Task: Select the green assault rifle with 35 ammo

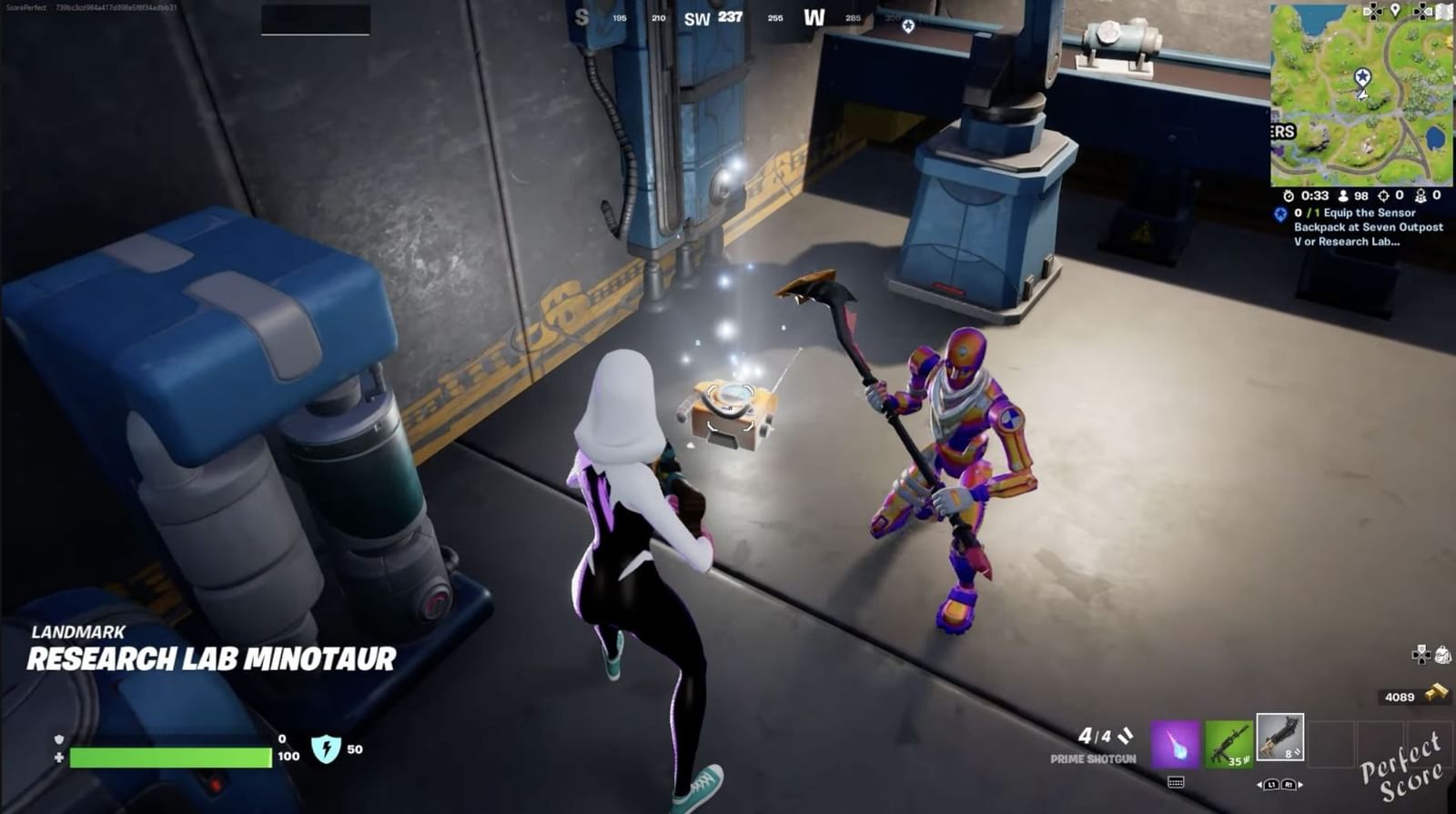Action: [x=1228, y=744]
